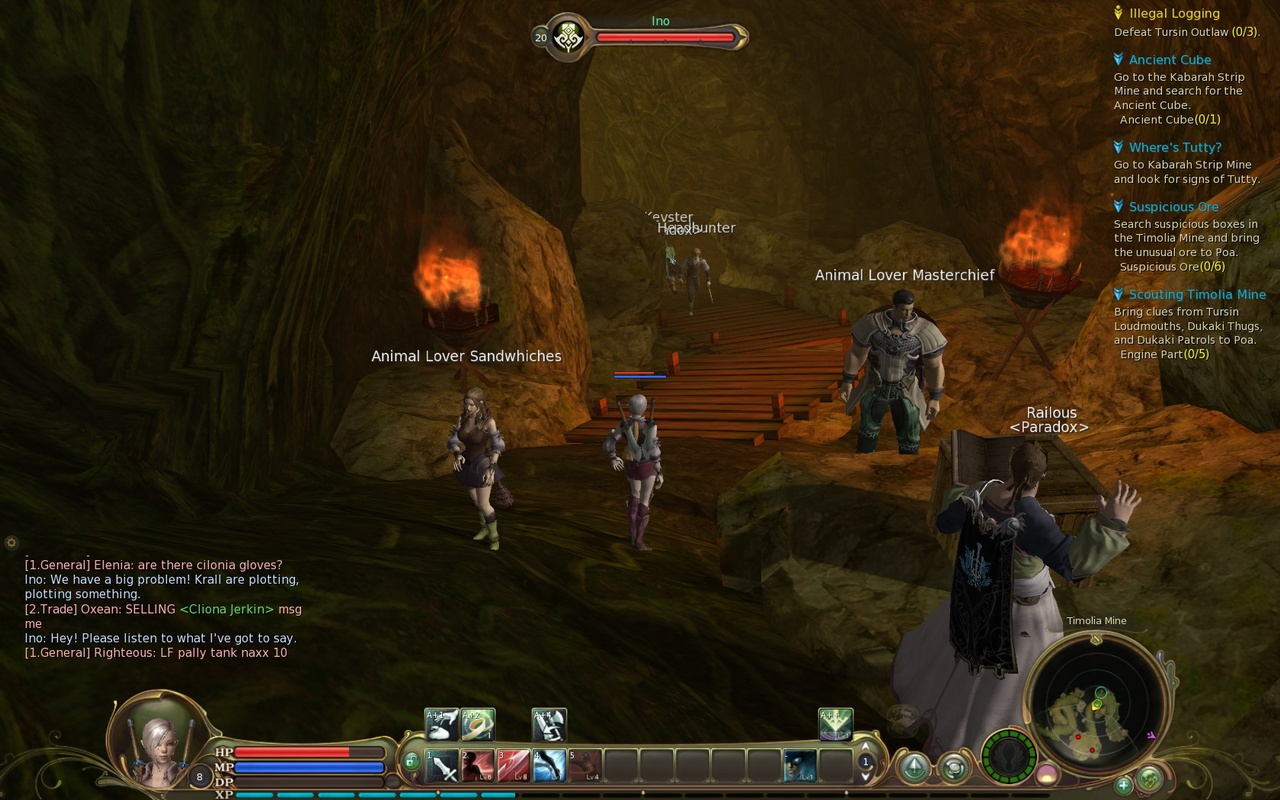Viewport: 1280px width, 800px height.
Task: Trigger the Level 8 skill in hotbar slot 3
Action: 512,766
